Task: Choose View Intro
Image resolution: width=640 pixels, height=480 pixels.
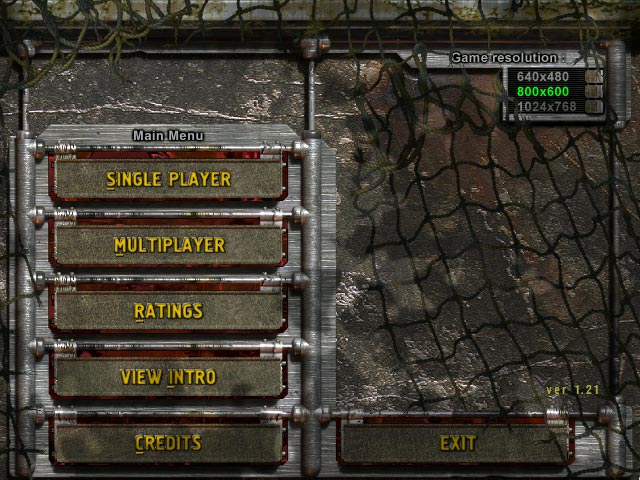Action: click(x=168, y=377)
